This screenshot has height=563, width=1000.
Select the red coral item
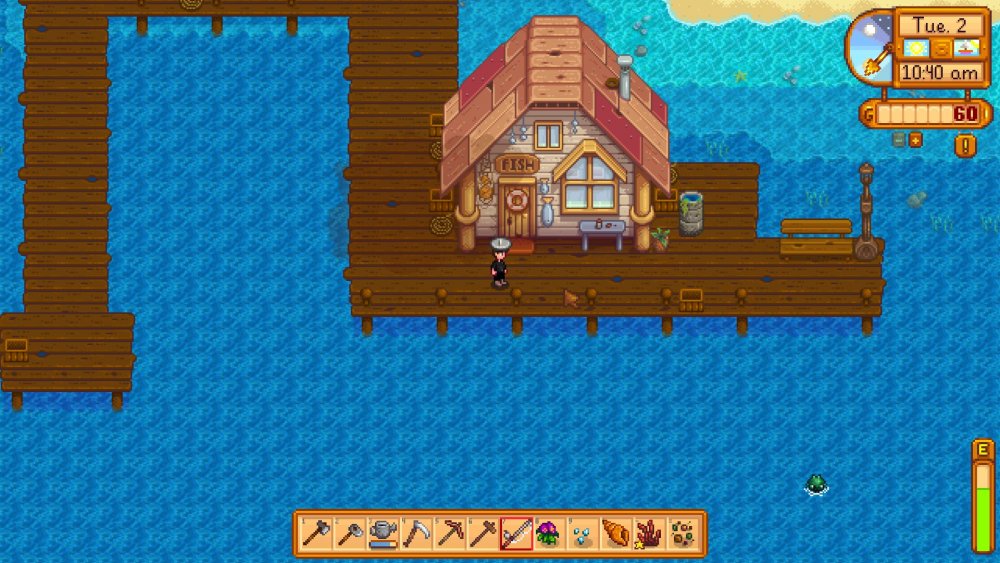coord(650,534)
